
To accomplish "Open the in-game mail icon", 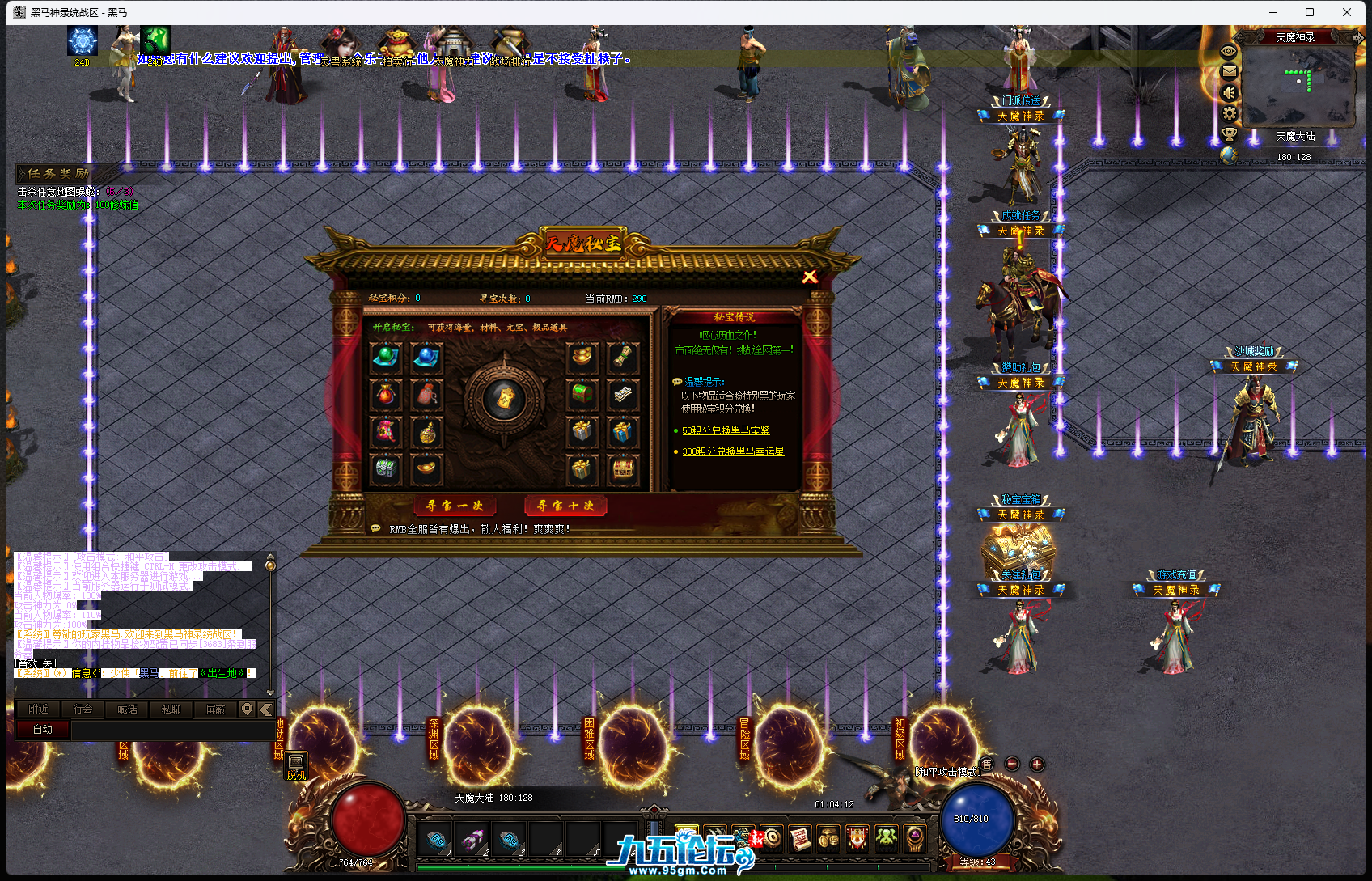I will click(x=1229, y=71).
